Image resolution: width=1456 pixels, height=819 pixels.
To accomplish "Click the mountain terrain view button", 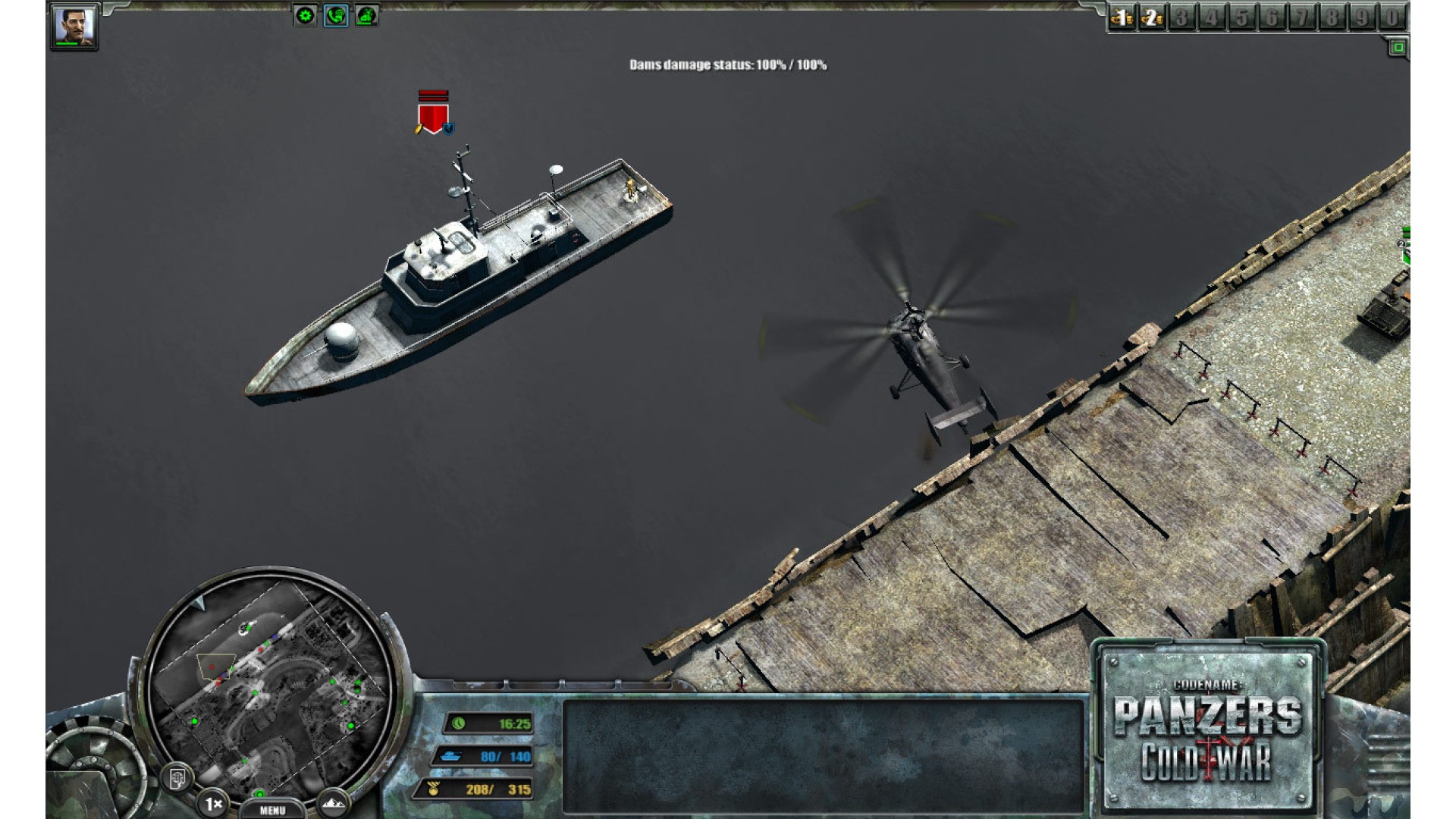I will tap(333, 802).
